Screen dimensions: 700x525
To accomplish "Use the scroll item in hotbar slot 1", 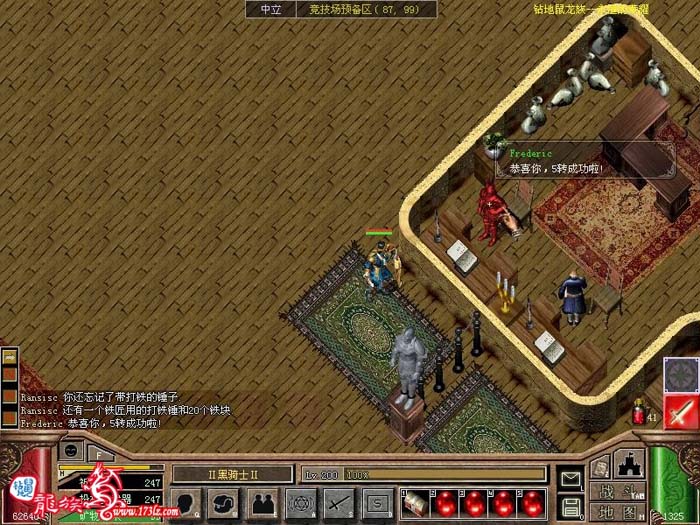I will [x=417, y=502].
